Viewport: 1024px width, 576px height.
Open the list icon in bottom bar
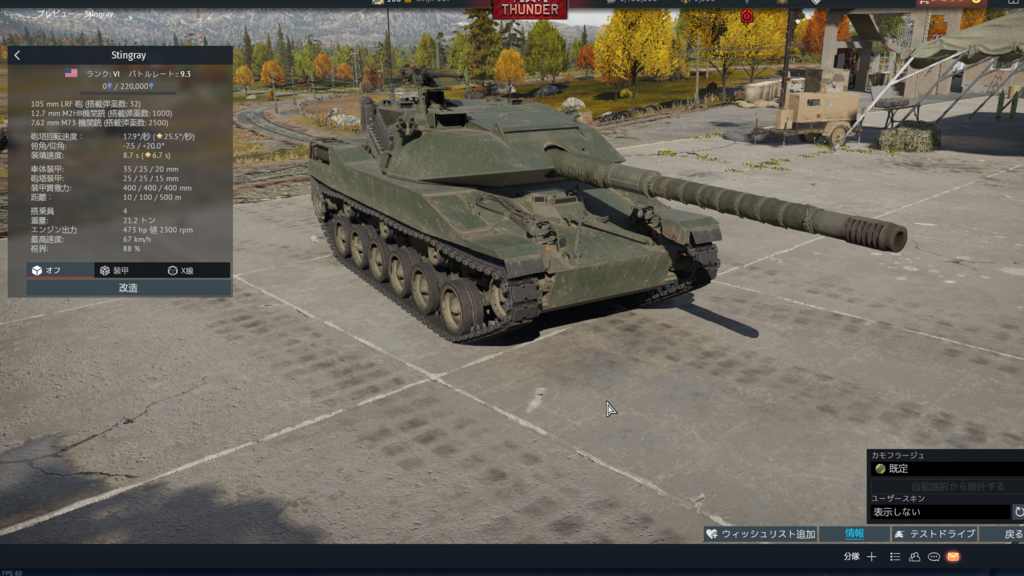(895, 557)
